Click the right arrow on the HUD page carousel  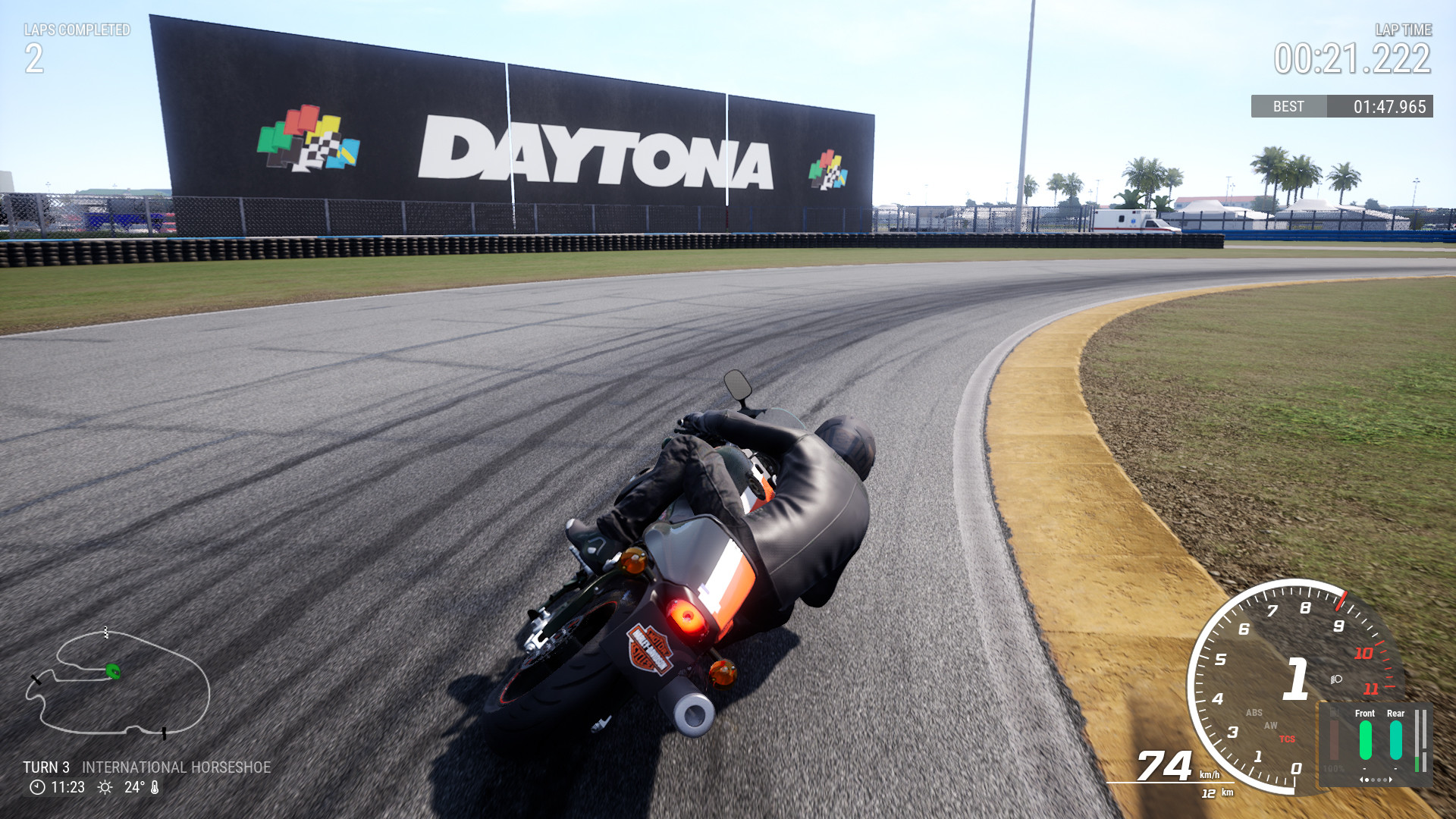tap(1390, 780)
